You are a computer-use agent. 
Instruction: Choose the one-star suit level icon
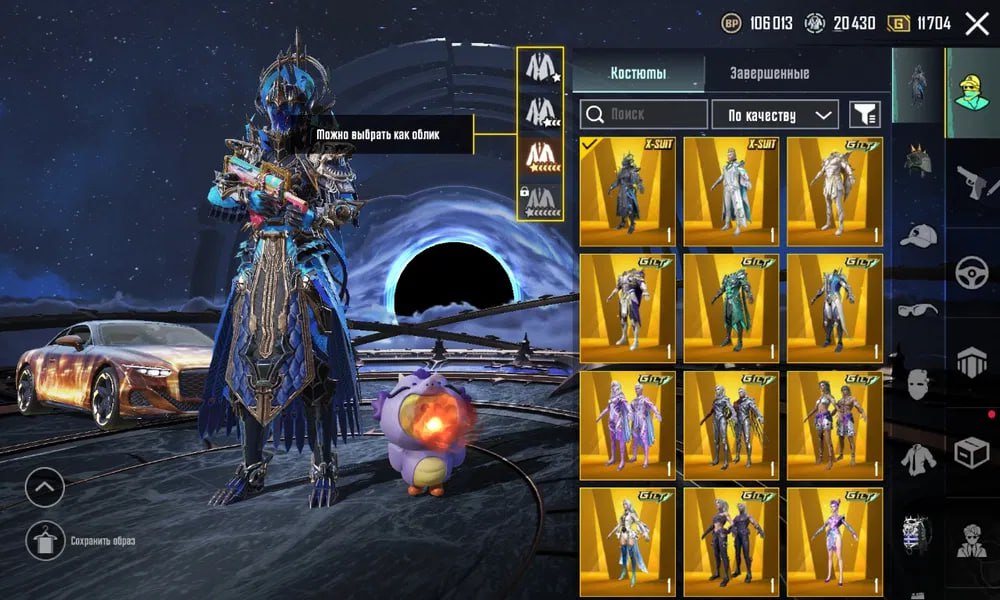pos(540,69)
